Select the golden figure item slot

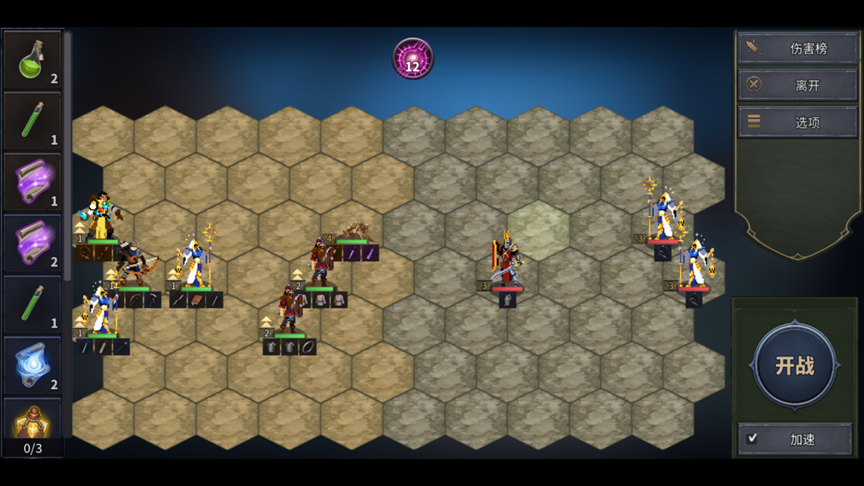click(x=32, y=419)
